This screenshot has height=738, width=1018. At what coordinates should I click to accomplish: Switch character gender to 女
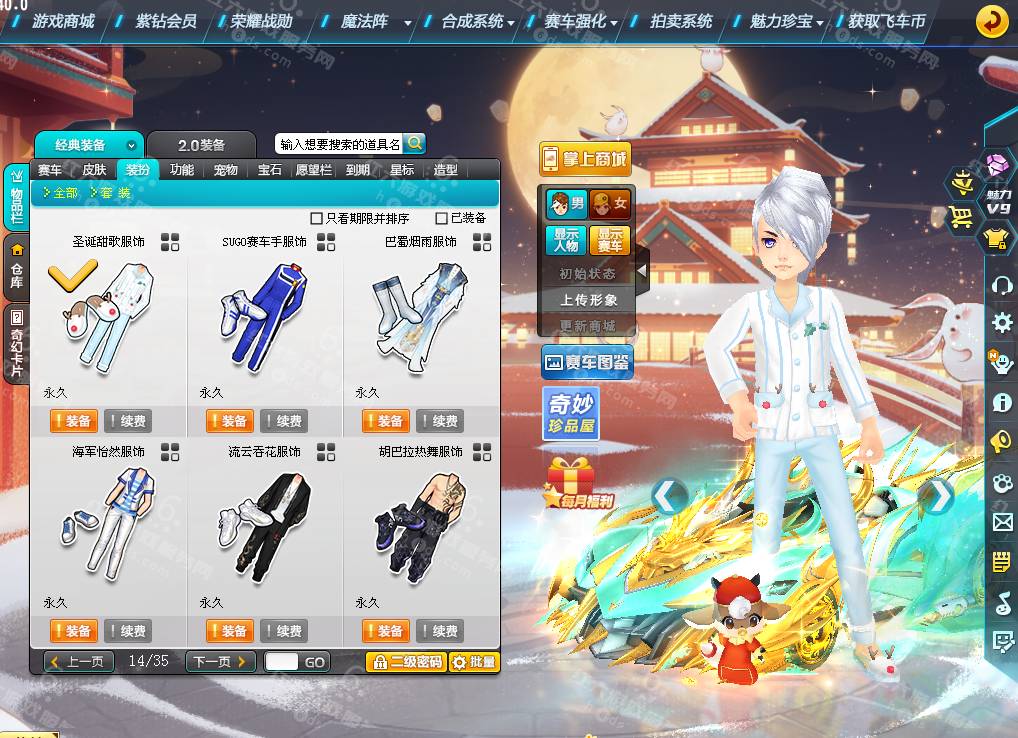[610, 205]
